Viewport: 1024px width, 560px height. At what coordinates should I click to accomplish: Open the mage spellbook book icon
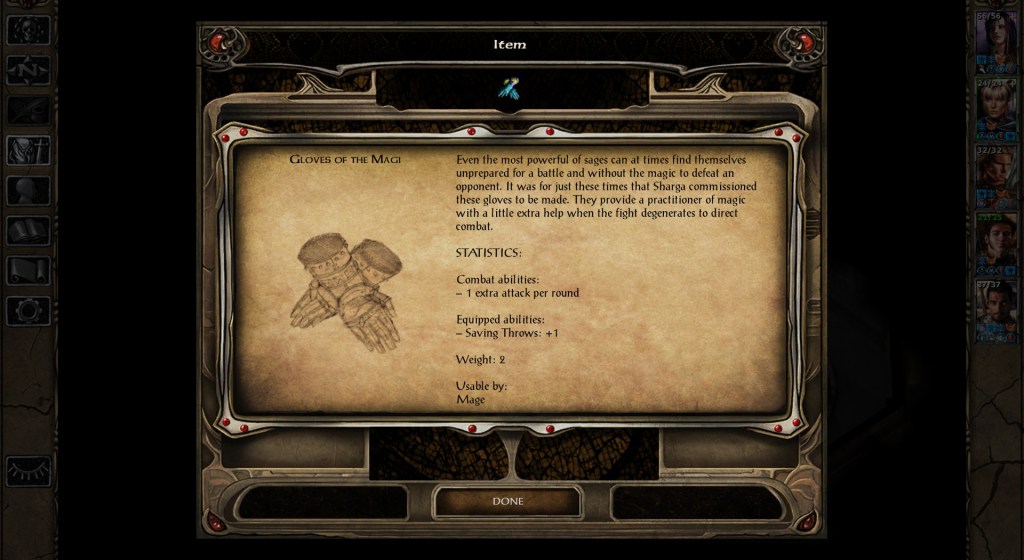pyautogui.click(x=28, y=231)
